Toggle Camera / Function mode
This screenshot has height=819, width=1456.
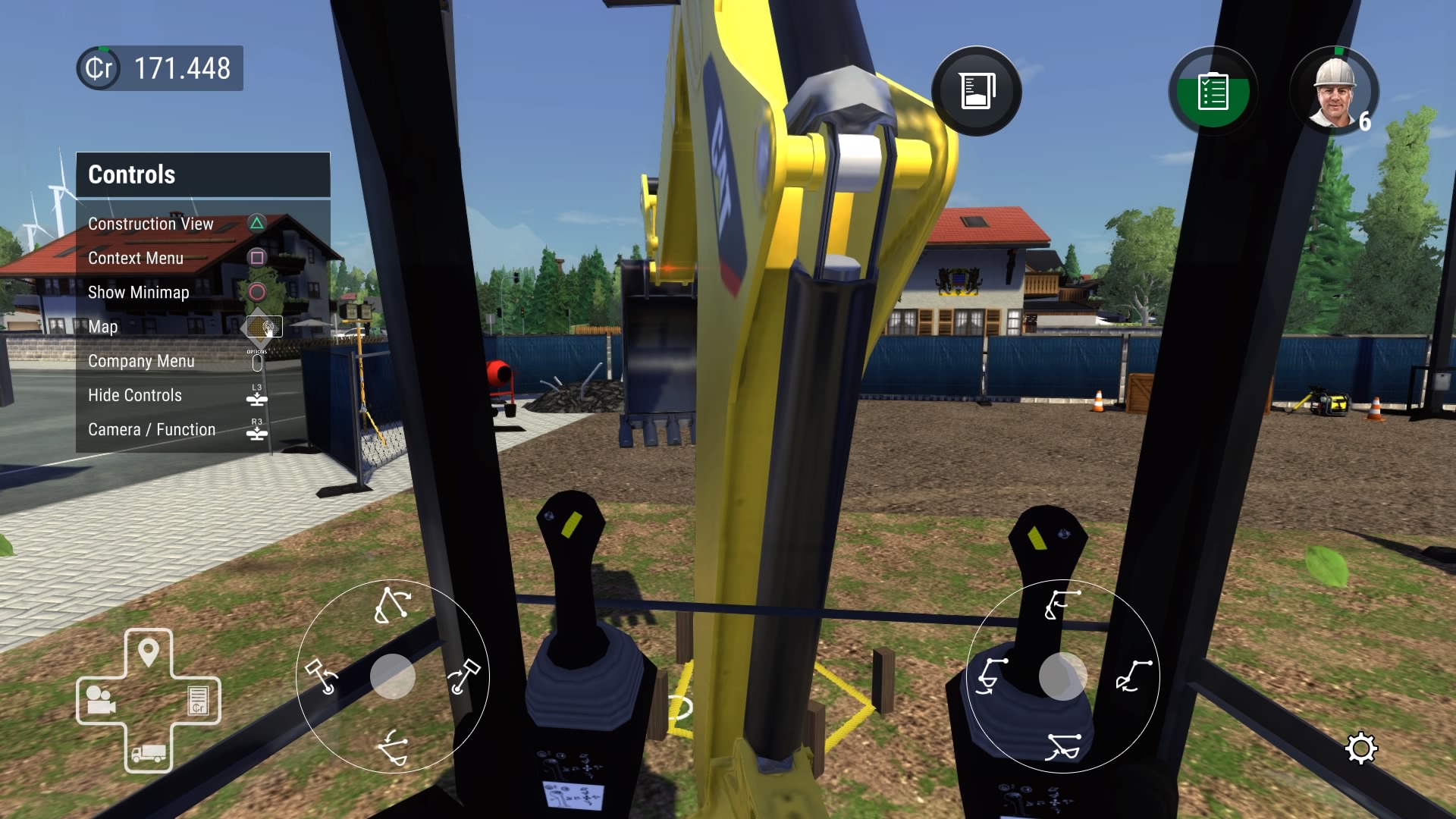coord(152,429)
